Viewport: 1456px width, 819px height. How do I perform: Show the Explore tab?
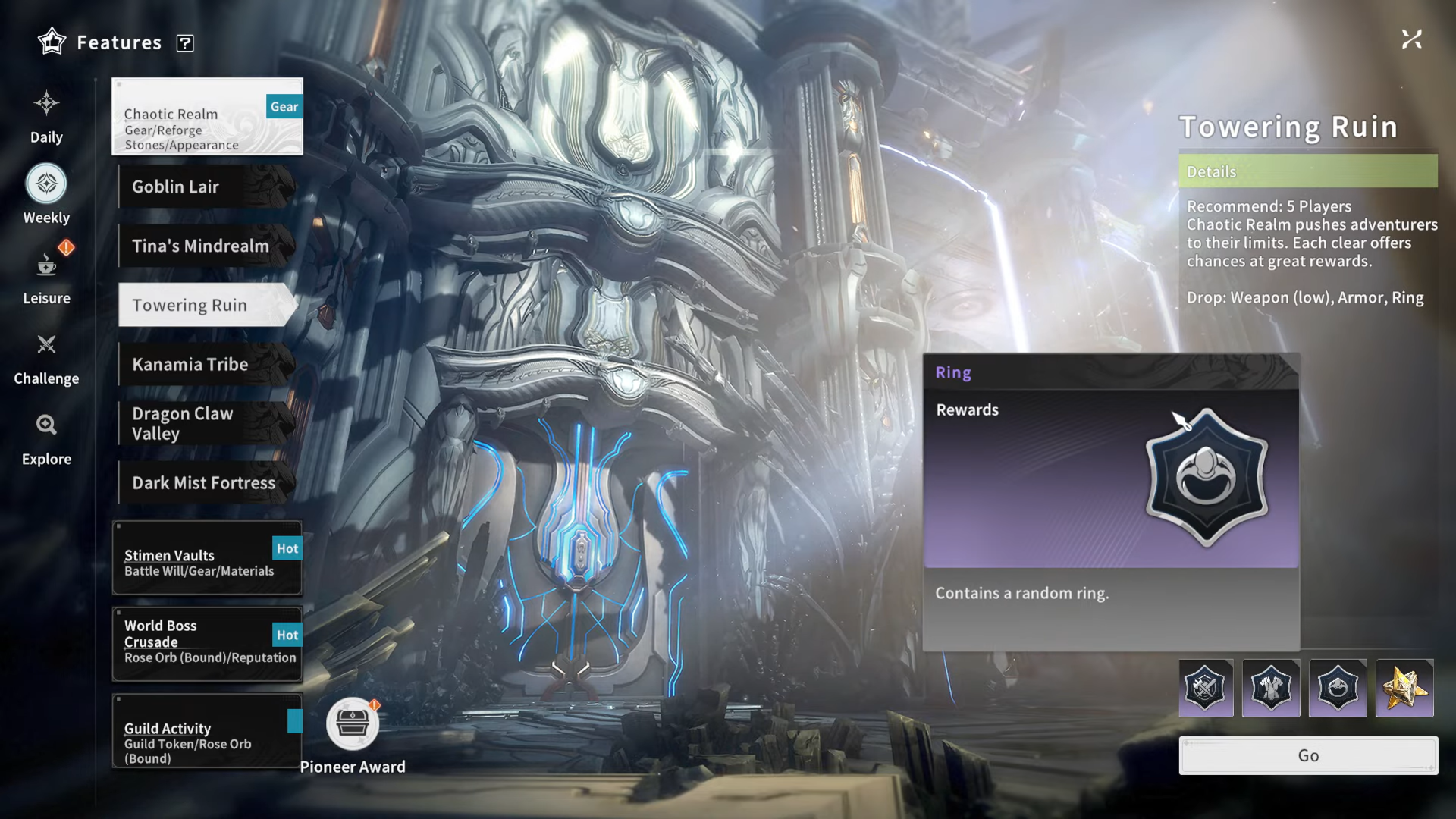(x=46, y=438)
